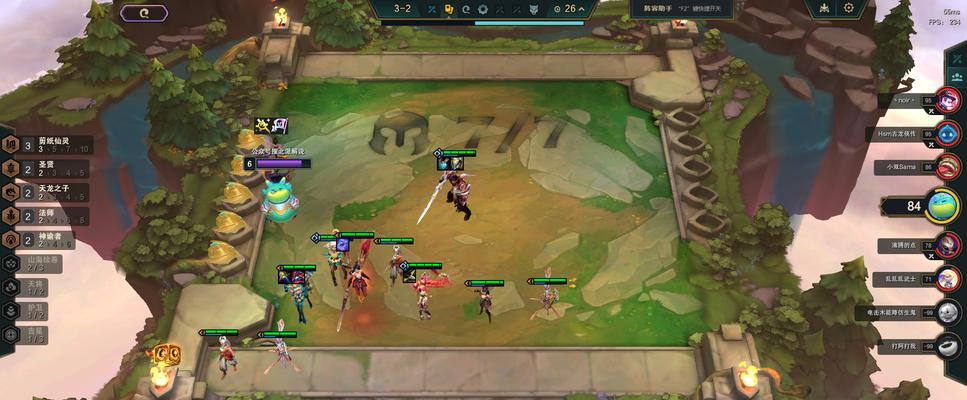
Task: Click the 天龙之子 trait entry
Action: click(x=40, y=192)
